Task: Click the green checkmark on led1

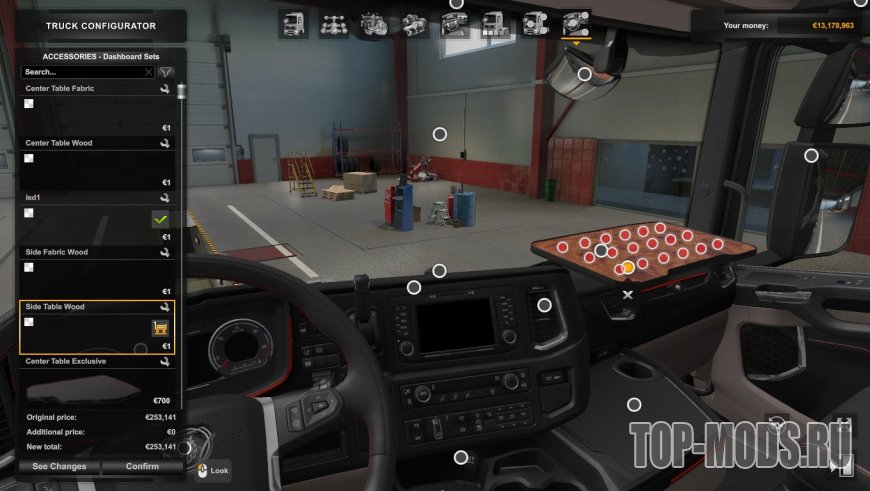Action: [x=159, y=219]
